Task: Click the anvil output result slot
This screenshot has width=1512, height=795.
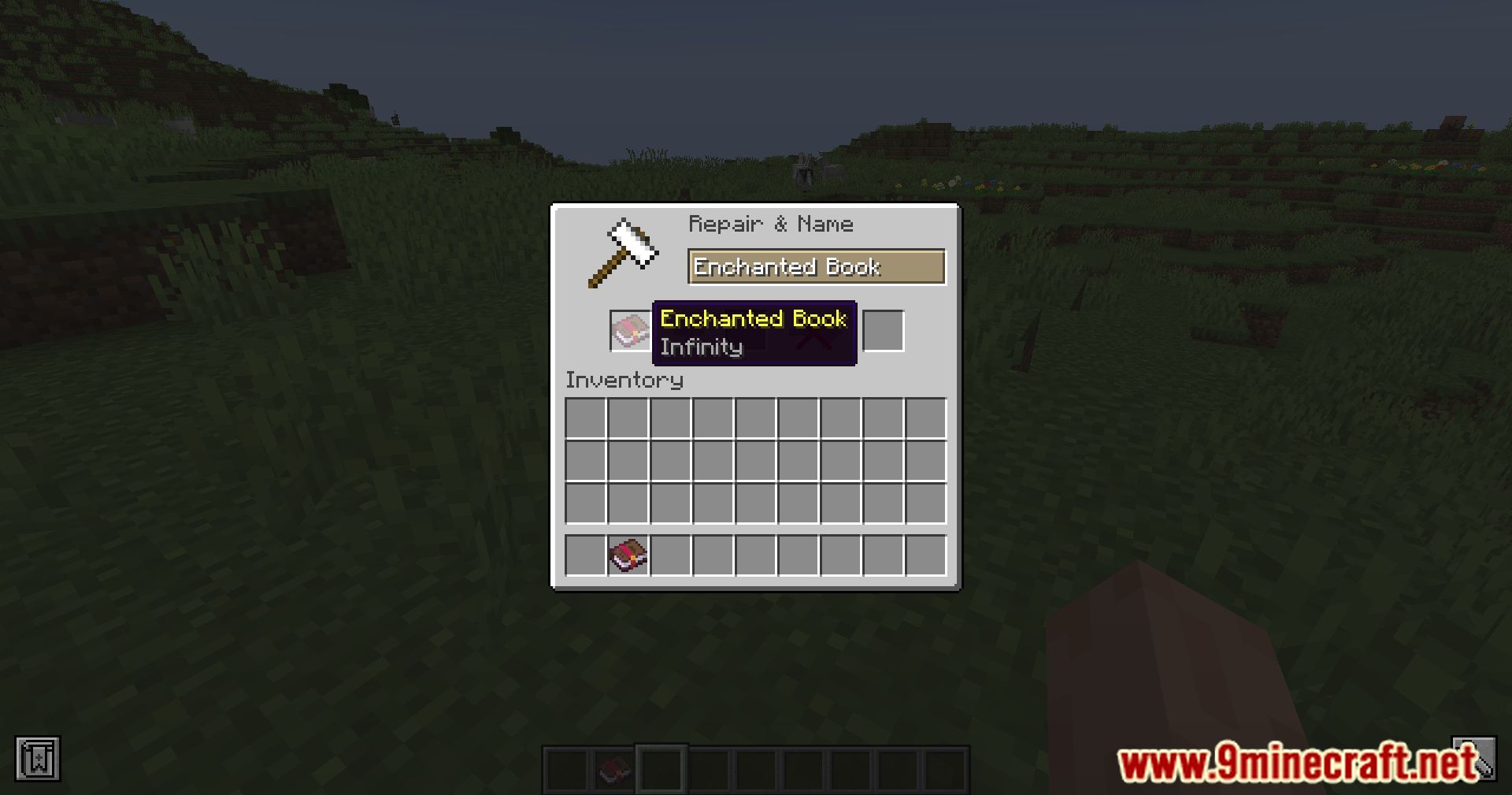Action: click(x=884, y=331)
